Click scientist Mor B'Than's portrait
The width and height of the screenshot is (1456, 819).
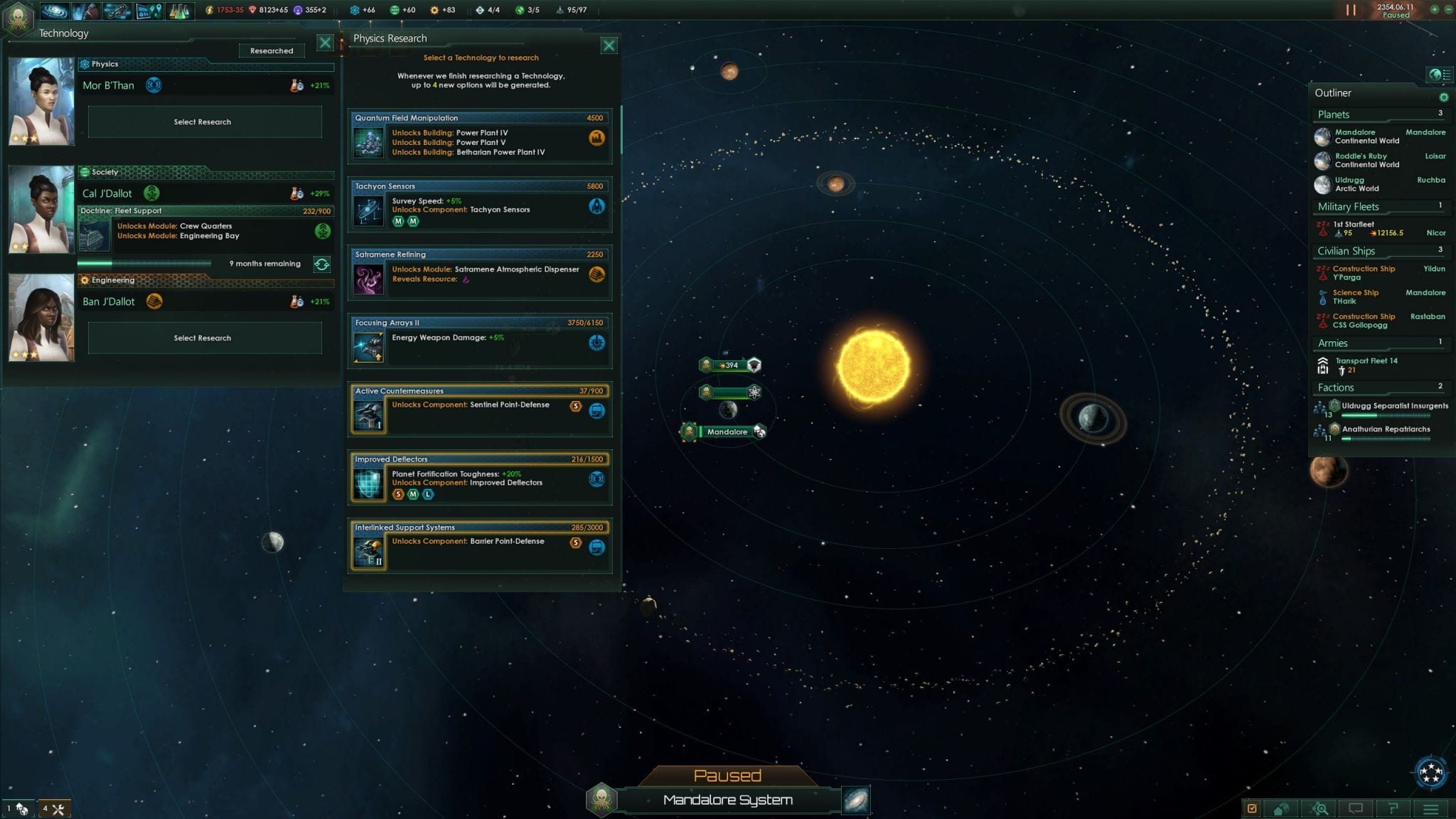pos(41,101)
